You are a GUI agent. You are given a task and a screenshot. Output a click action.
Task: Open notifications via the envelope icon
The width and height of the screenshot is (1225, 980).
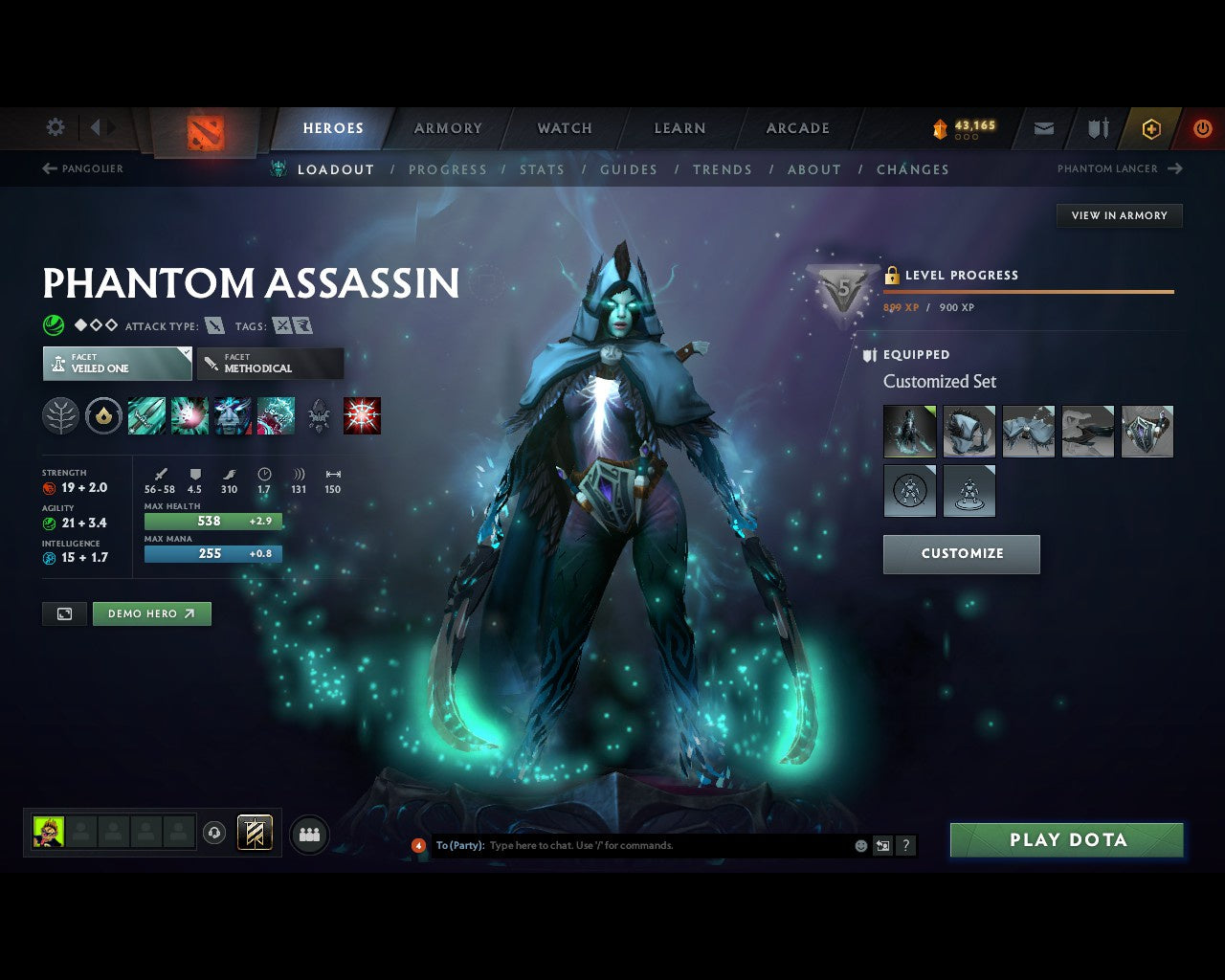(1043, 128)
